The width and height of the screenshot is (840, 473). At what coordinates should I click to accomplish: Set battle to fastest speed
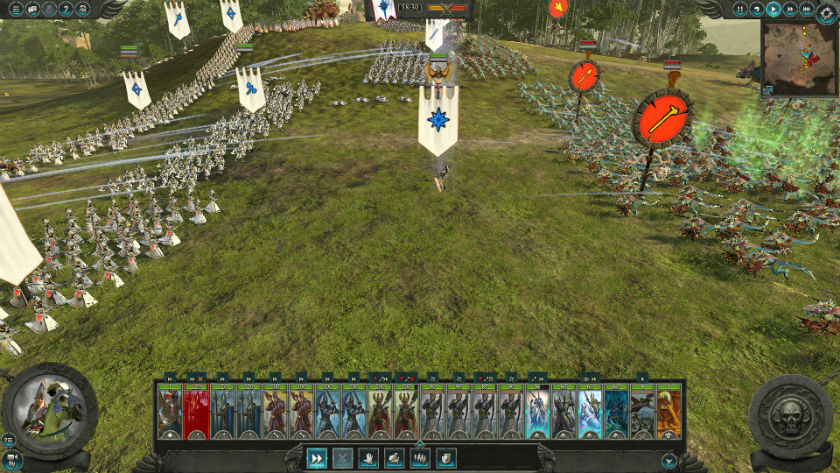tap(808, 9)
